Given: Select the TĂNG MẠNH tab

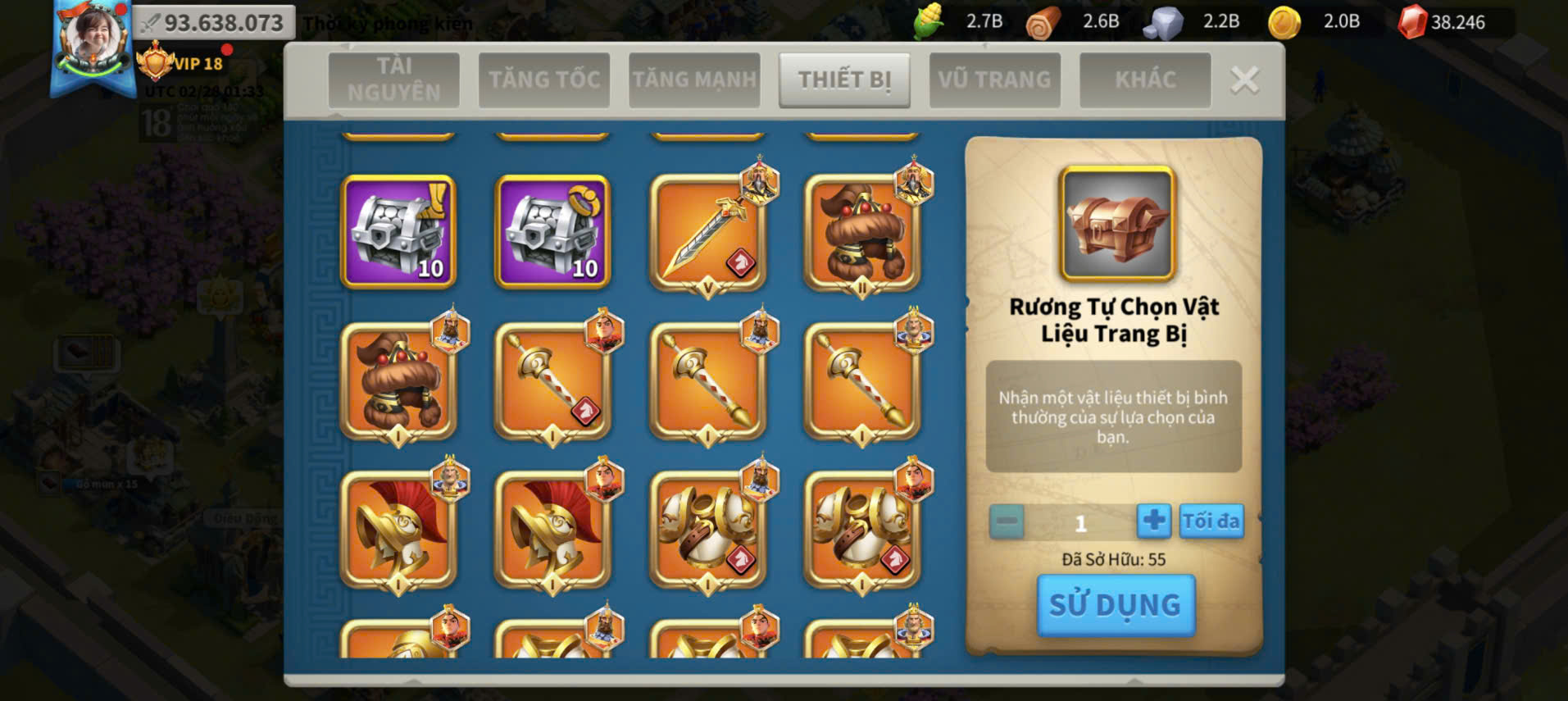Looking at the screenshot, I should (x=694, y=80).
